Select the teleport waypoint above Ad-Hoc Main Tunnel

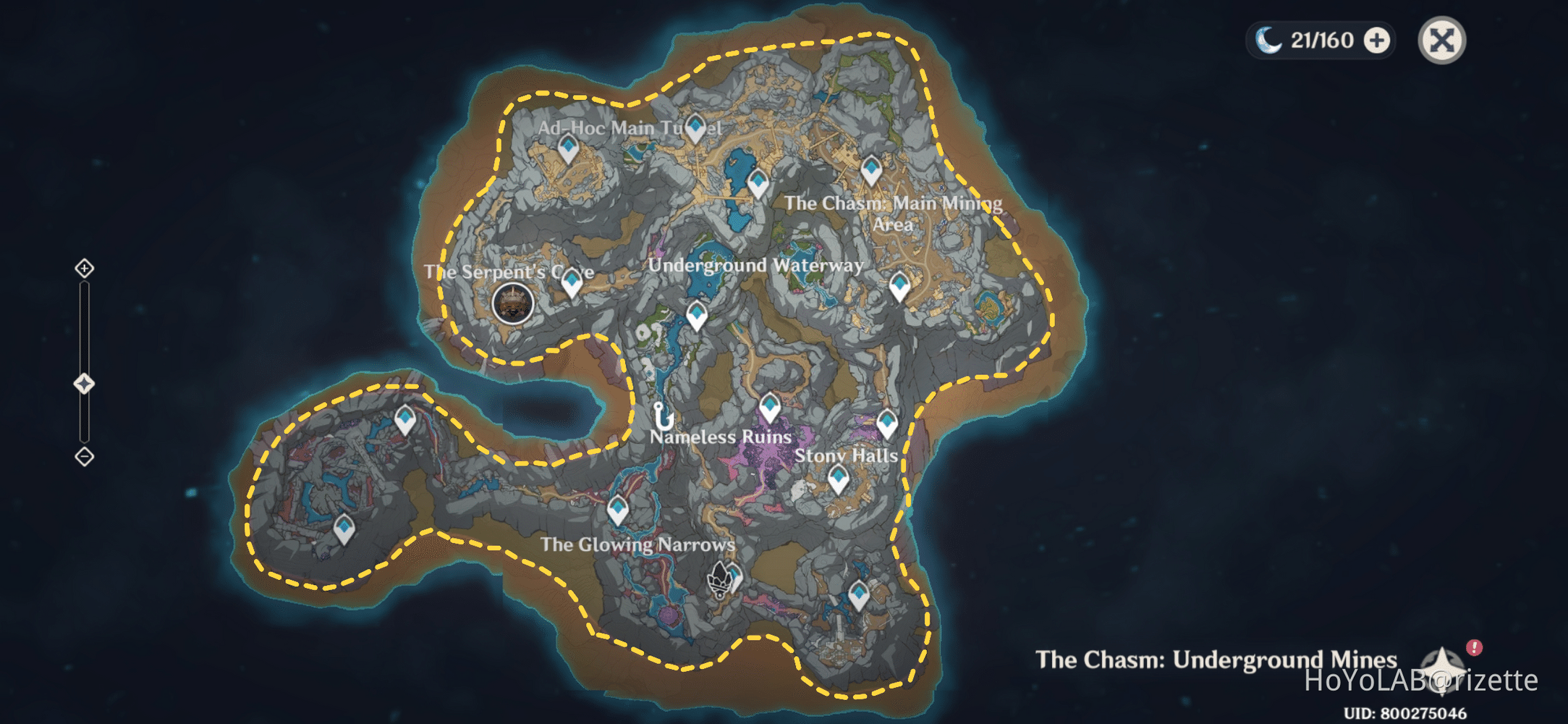[x=696, y=125]
